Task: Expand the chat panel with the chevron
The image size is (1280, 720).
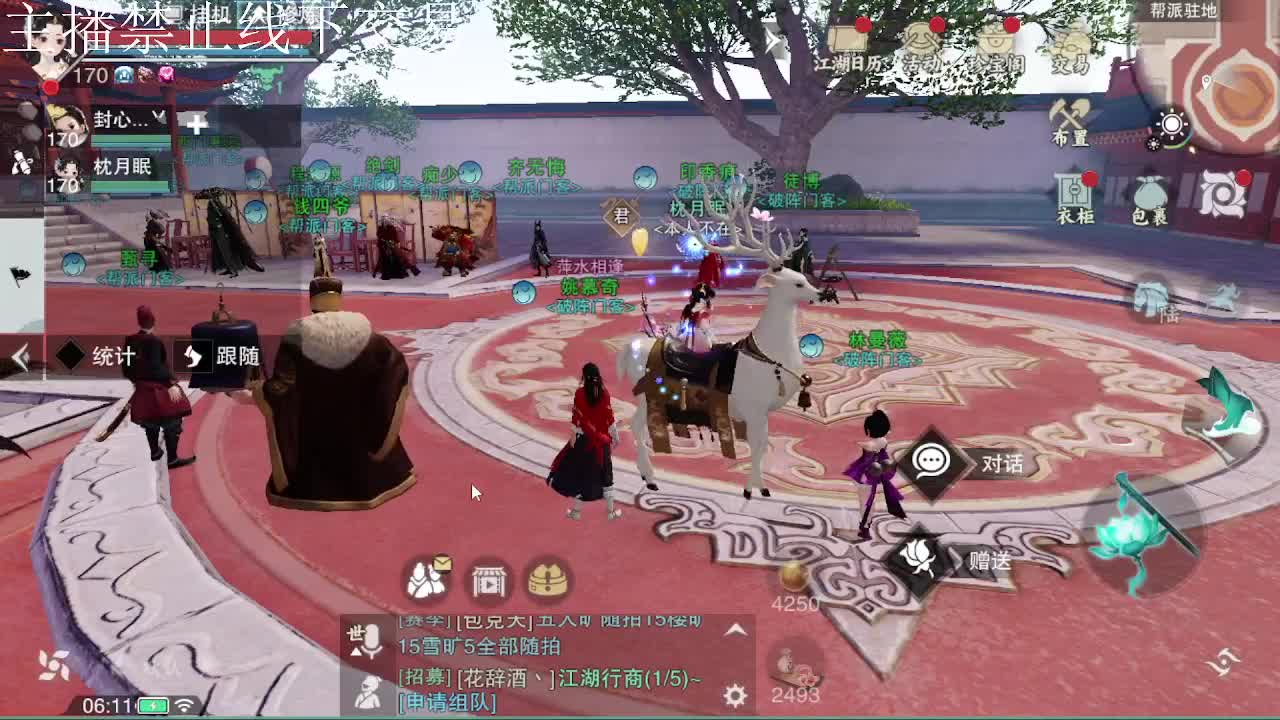Action: [x=736, y=632]
